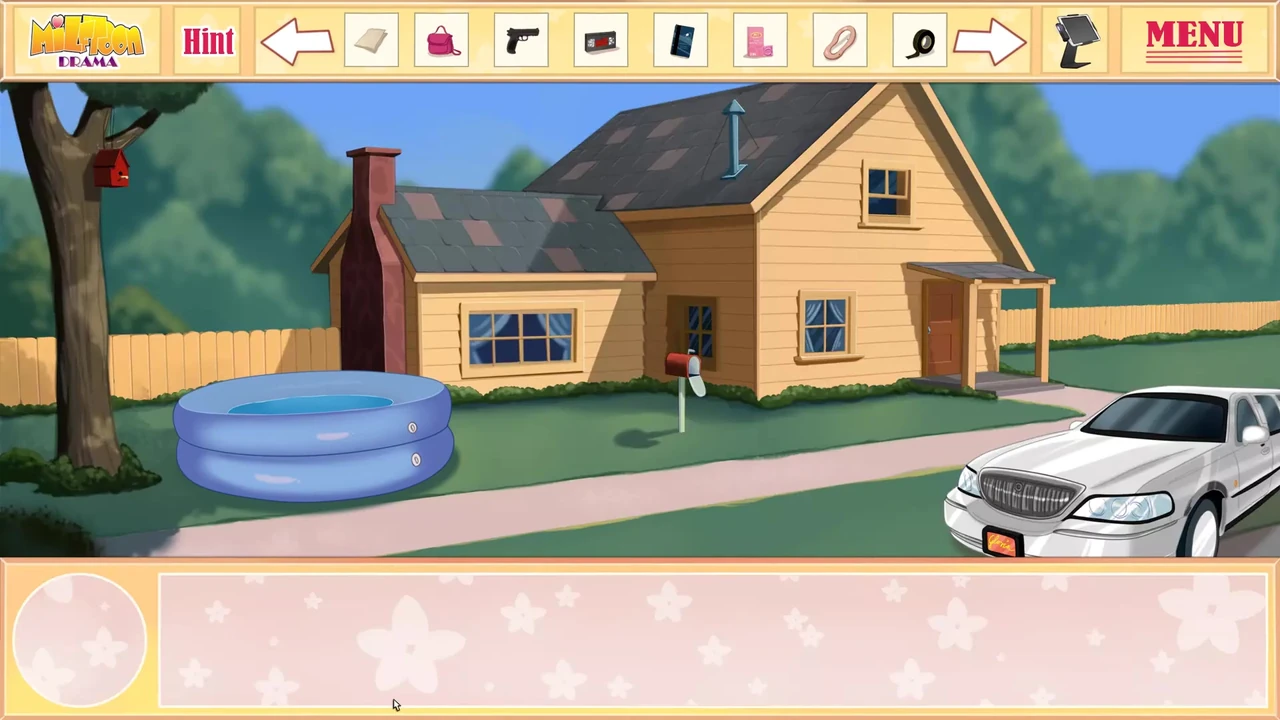Click the tablet-on-stand icon near MENU
Viewport: 1280px width, 720px height.
click(x=1077, y=40)
